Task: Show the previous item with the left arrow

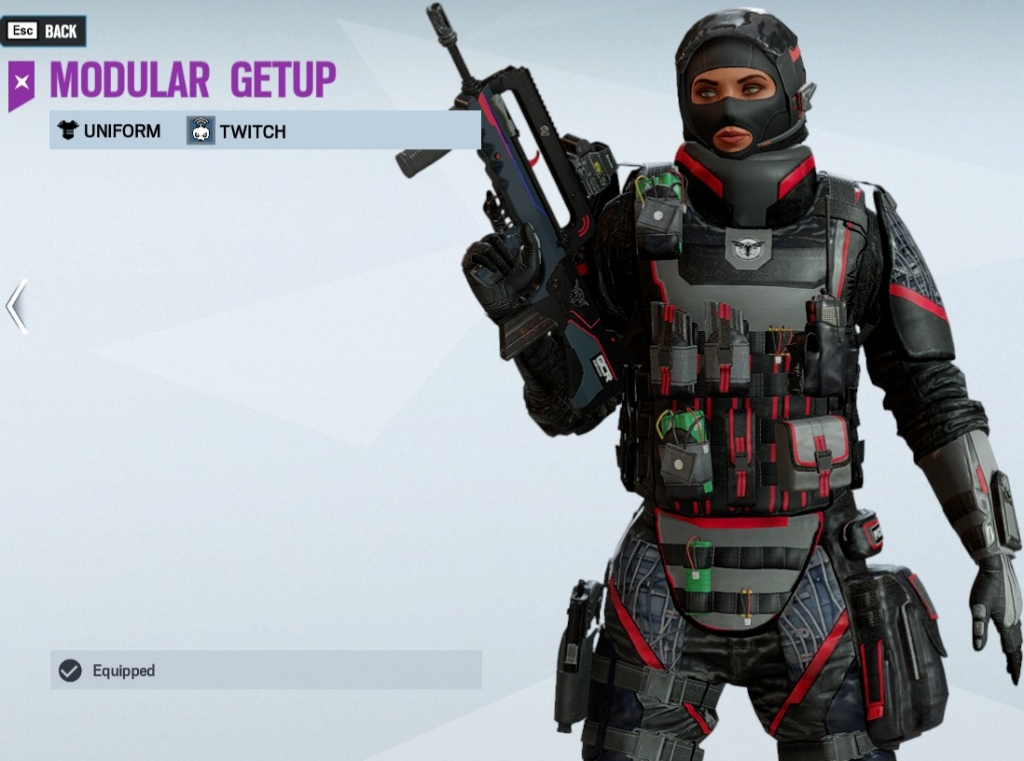Action: tap(17, 306)
